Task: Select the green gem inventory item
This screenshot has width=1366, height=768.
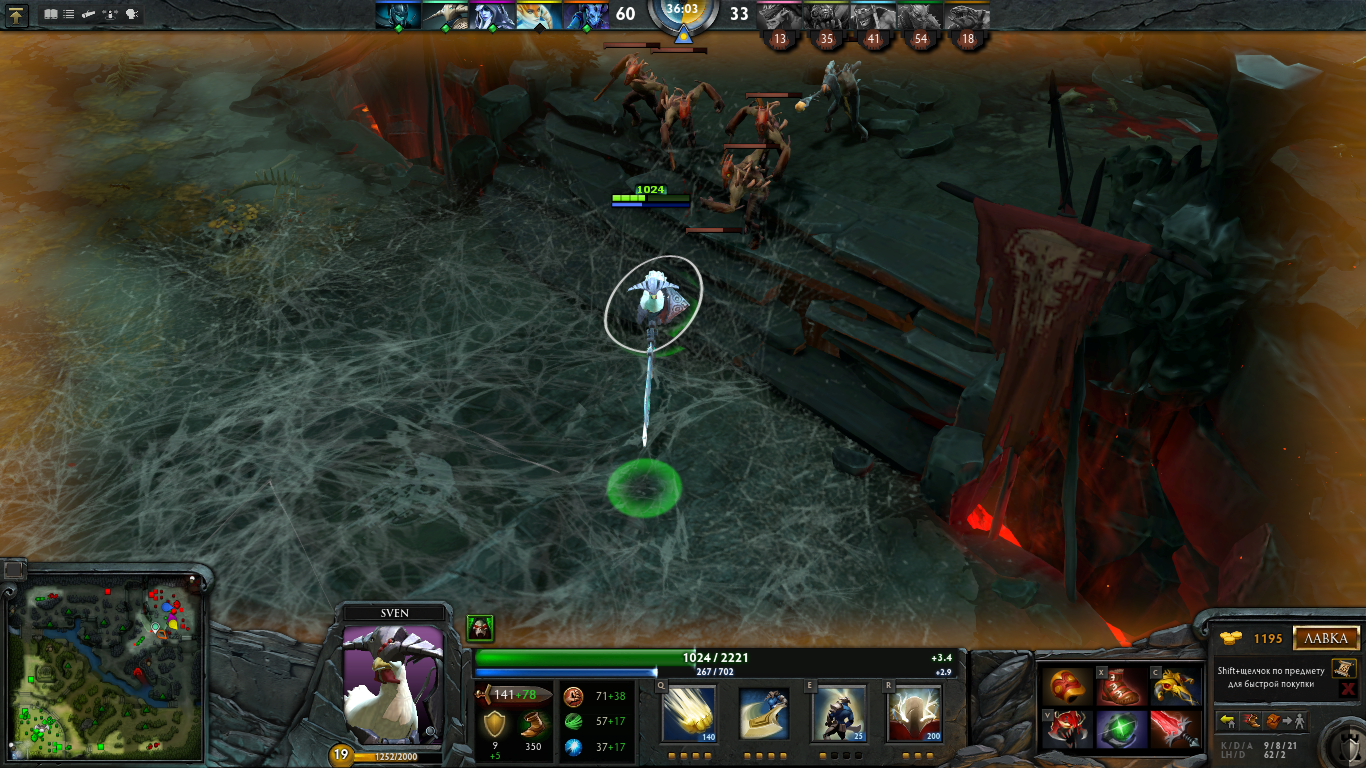Action: pos(1120,730)
